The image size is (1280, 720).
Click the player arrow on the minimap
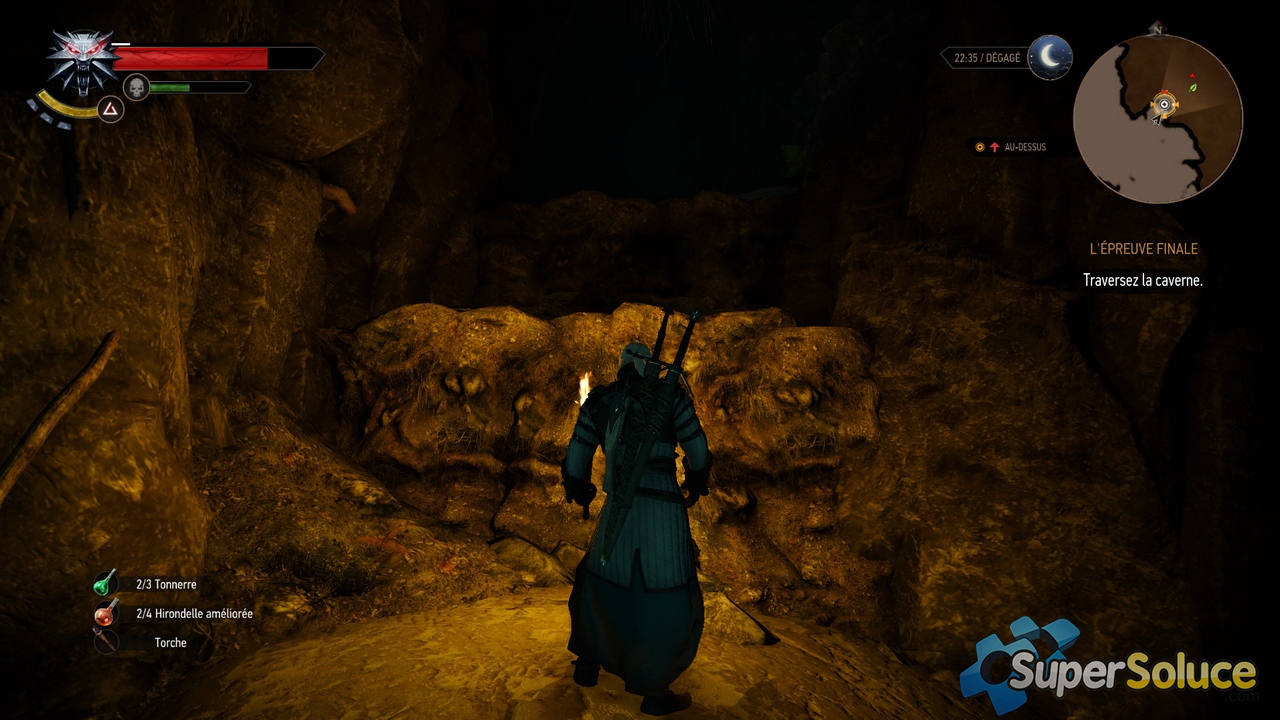(1156, 120)
